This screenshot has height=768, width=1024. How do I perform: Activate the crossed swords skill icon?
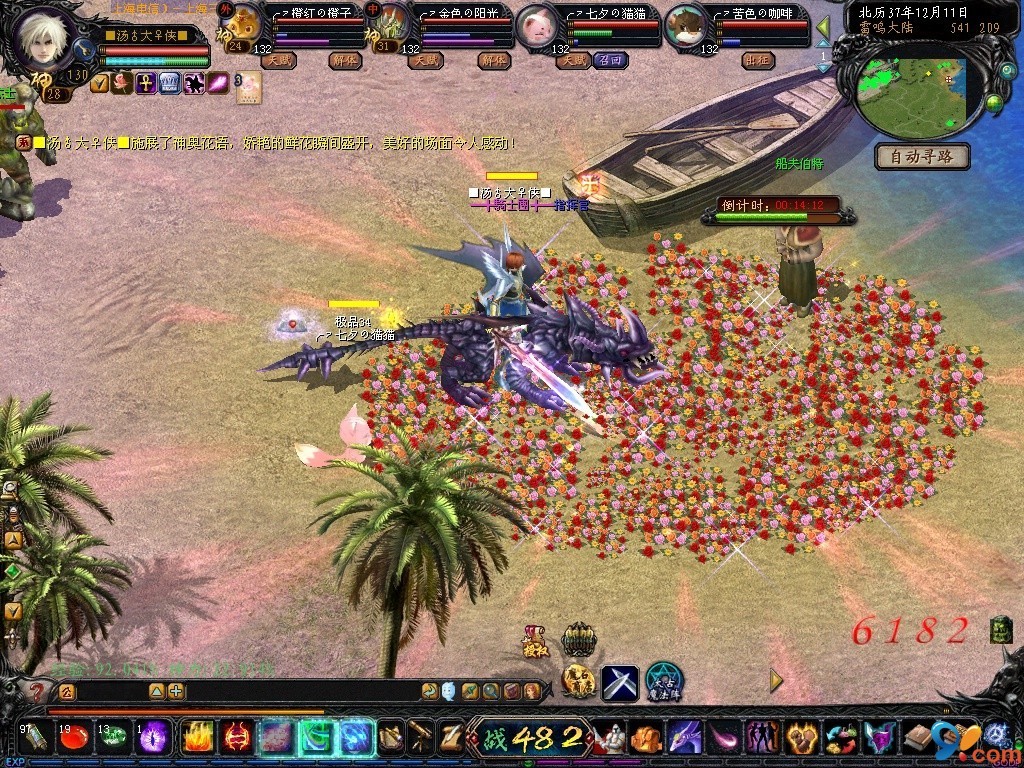[x=619, y=683]
